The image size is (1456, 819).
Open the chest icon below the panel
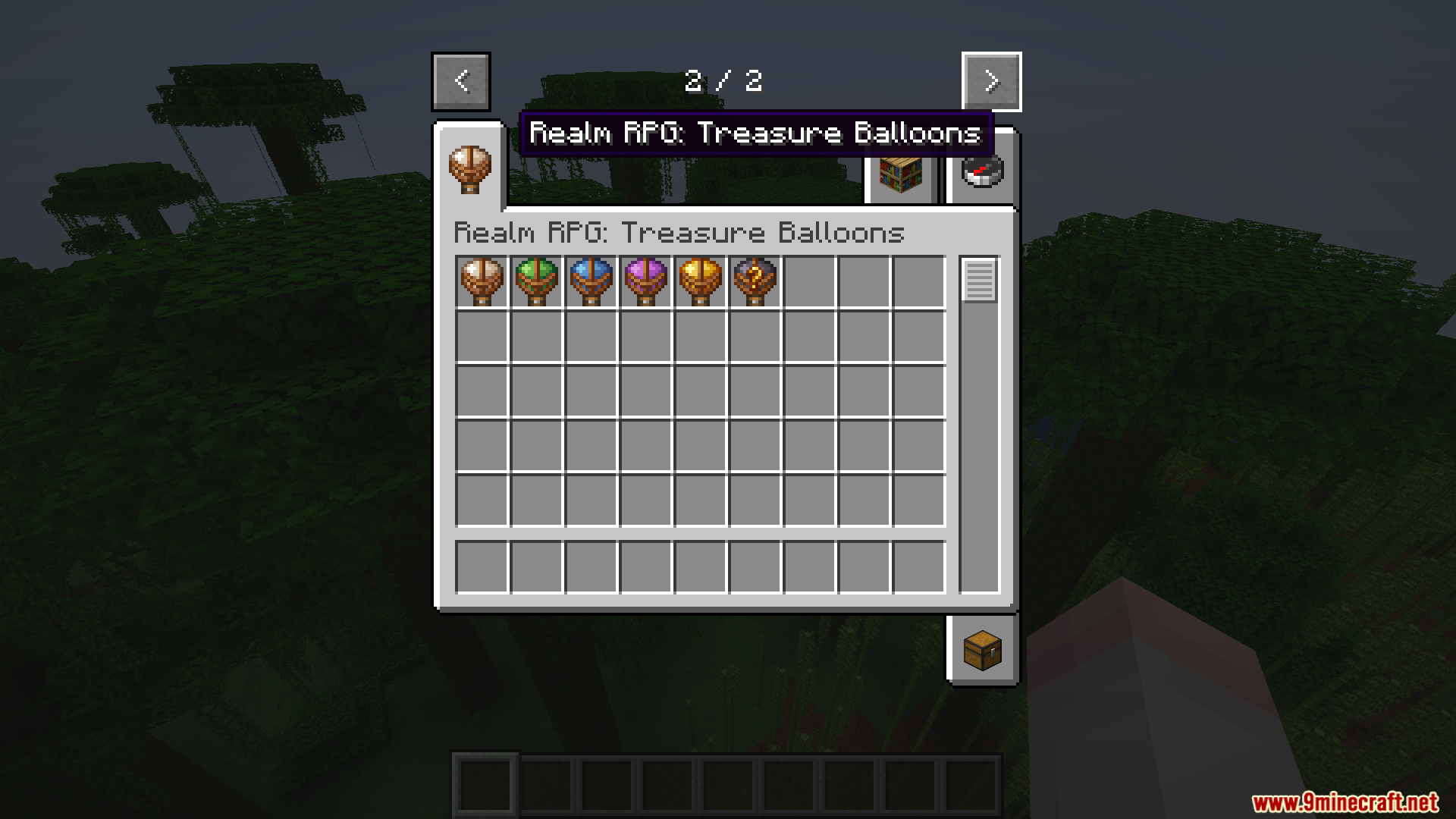pyautogui.click(x=981, y=651)
